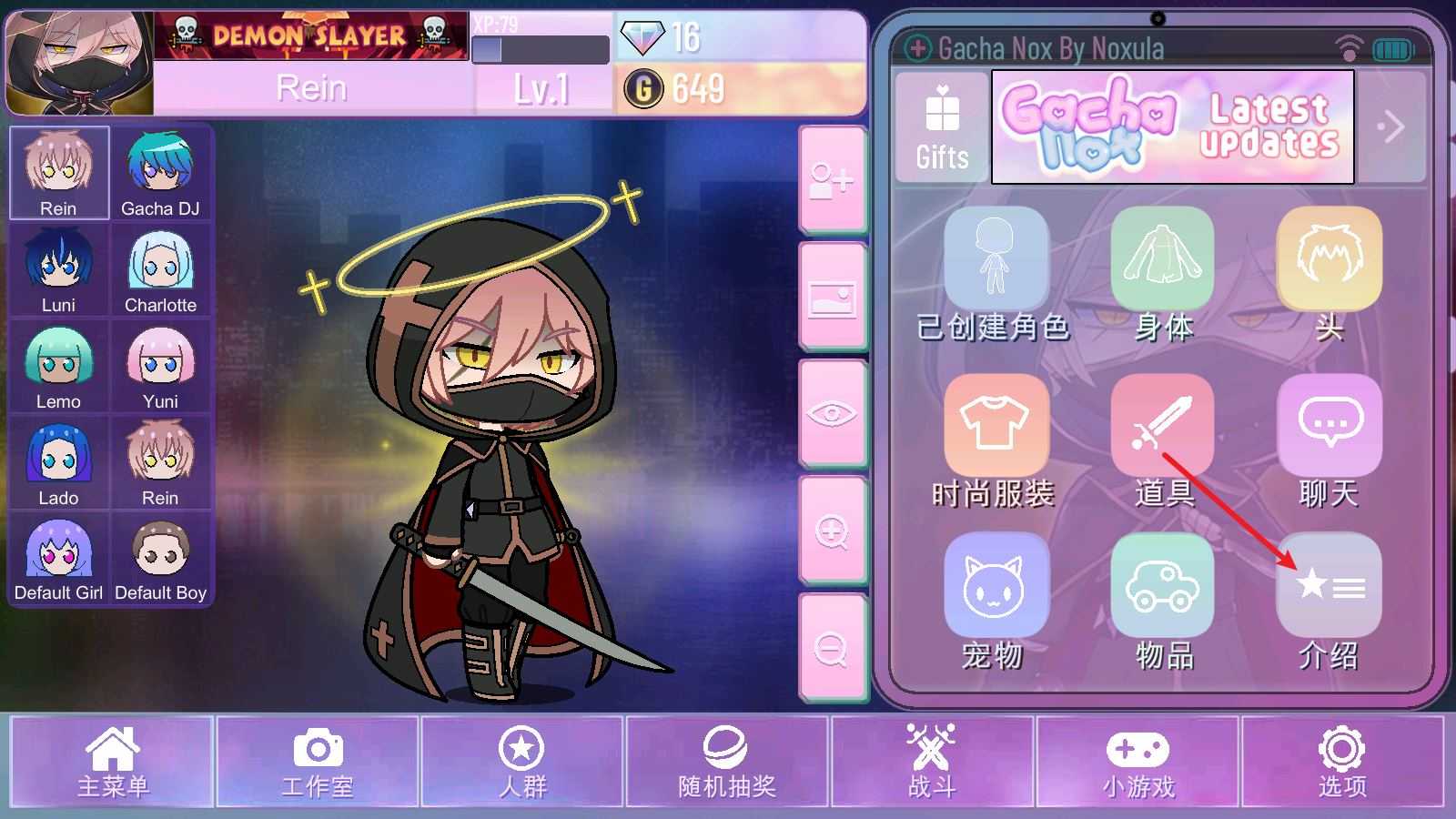Click the sword icon for 道具 props
Viewport: 1456px width, 819px height.
click(x=1162, y=425)
